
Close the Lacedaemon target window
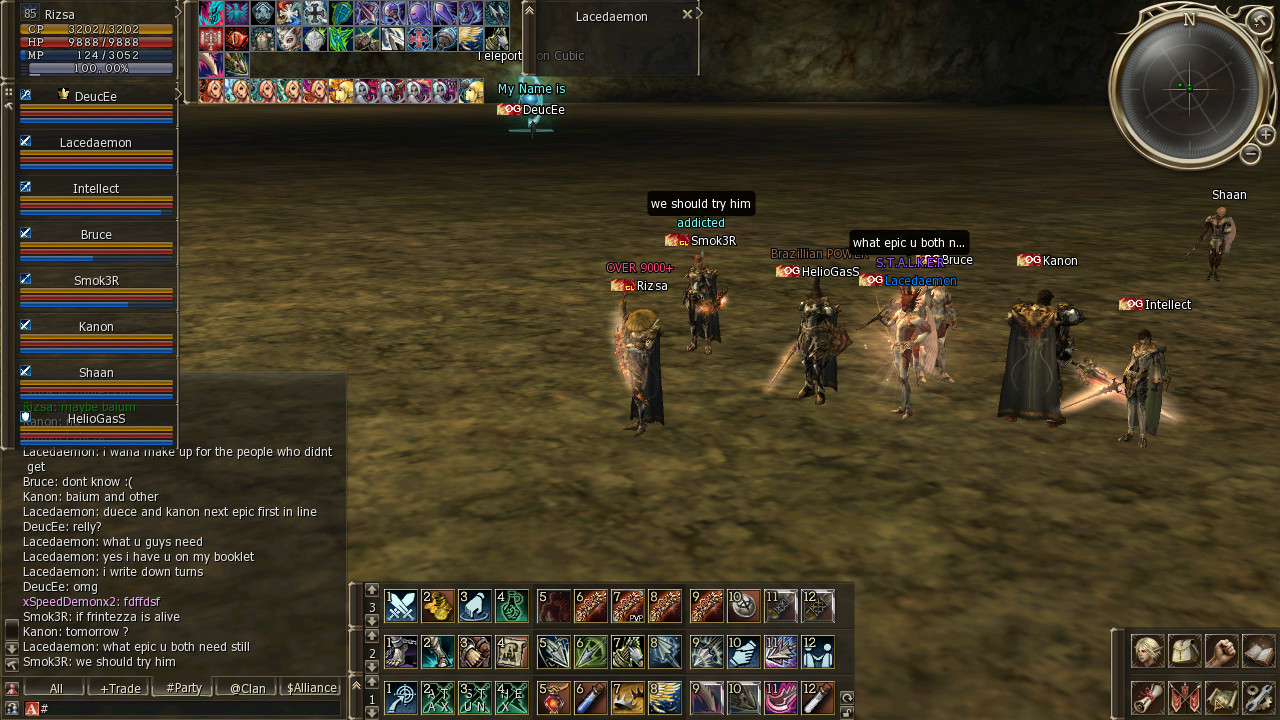pos(687,15)
